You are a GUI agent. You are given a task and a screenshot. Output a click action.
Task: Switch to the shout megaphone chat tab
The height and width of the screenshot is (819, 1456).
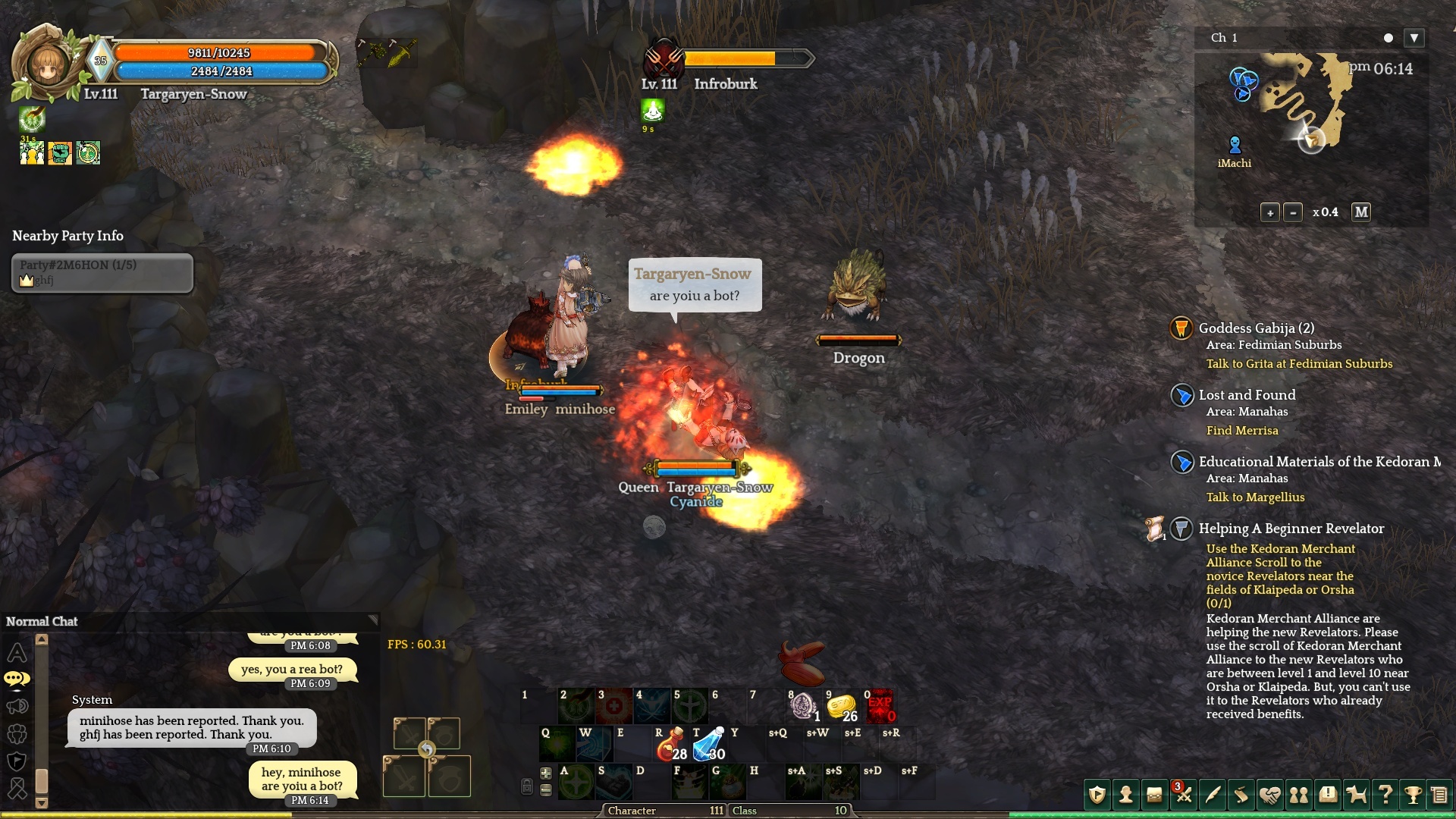(x=17, y=707)
